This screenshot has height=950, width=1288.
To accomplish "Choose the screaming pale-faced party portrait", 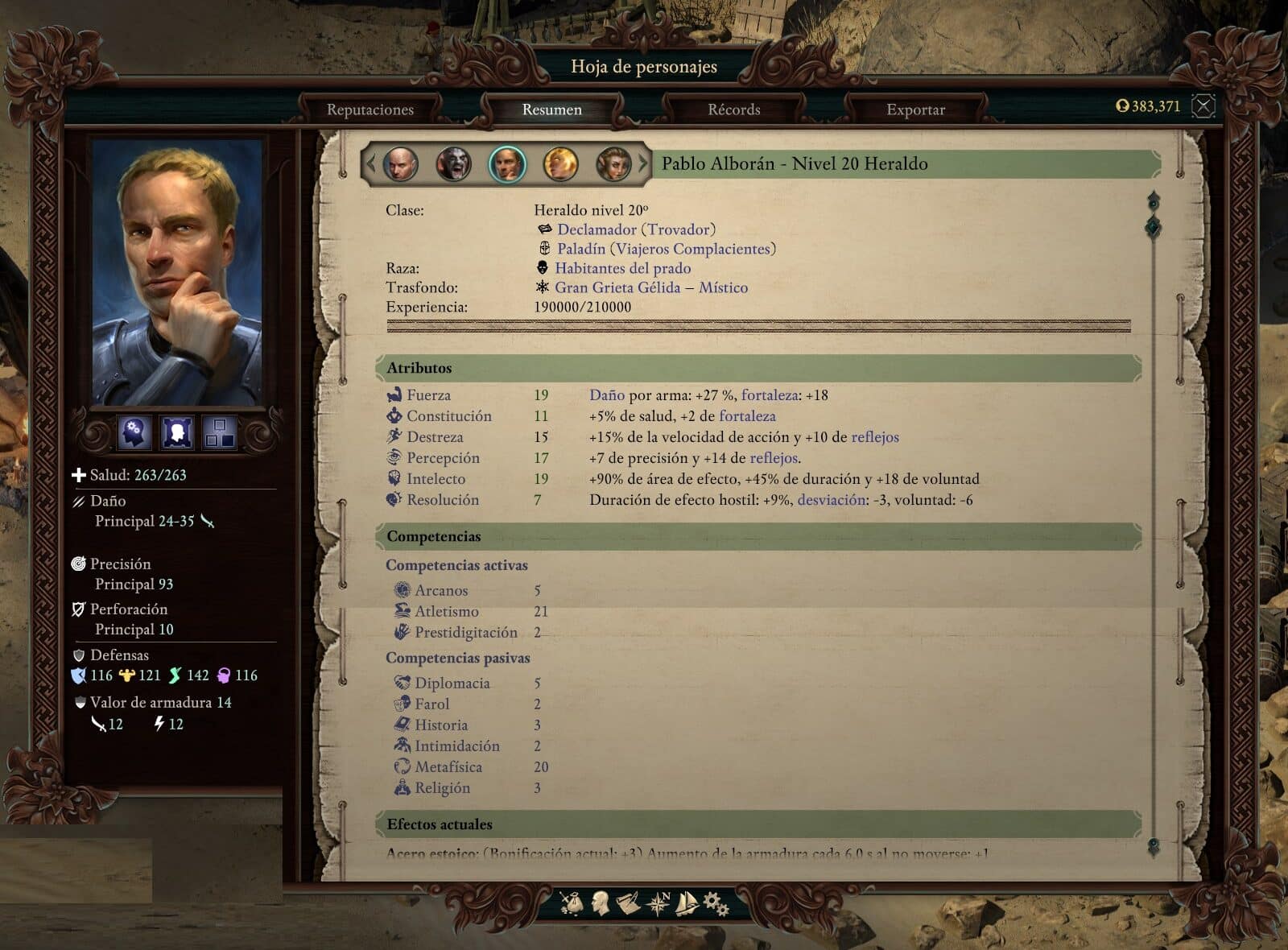I will (x=453, y=164).
